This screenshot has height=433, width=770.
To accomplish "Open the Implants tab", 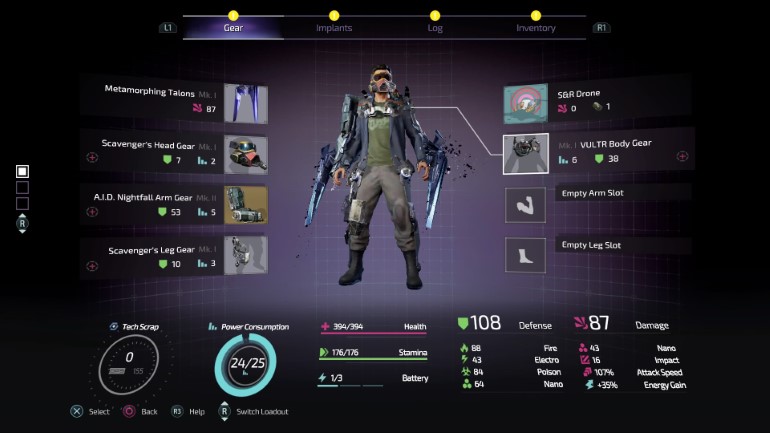I will [333, 27].
